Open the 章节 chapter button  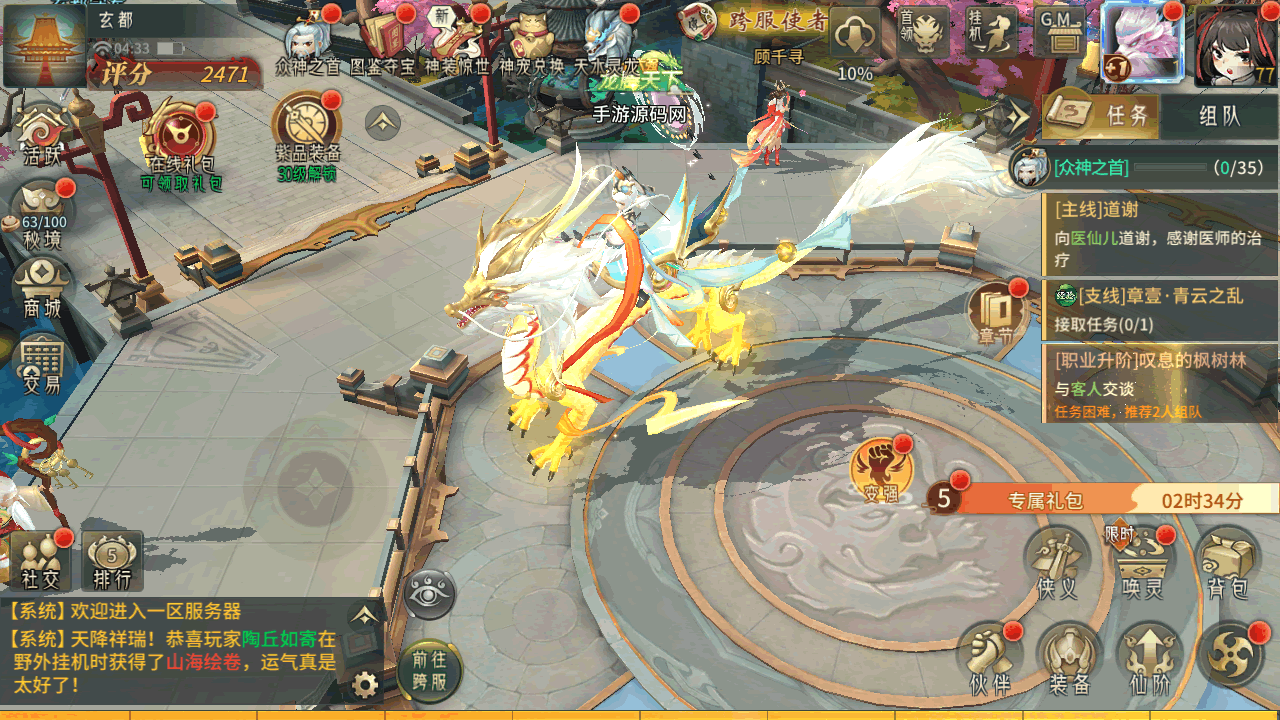click(x=996, y=312)
